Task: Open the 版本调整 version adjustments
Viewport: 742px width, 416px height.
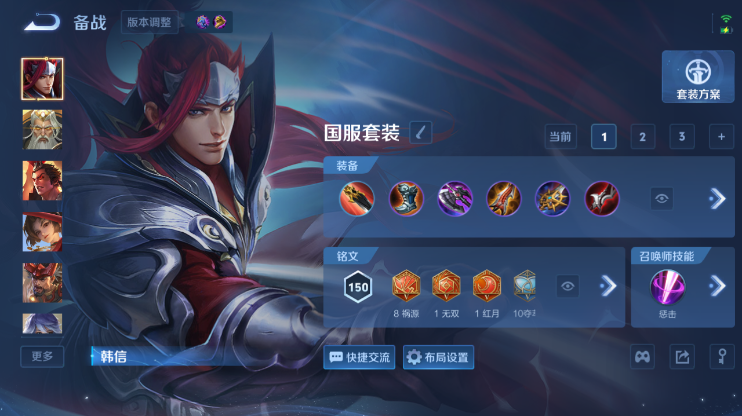Action: (150, 21)
